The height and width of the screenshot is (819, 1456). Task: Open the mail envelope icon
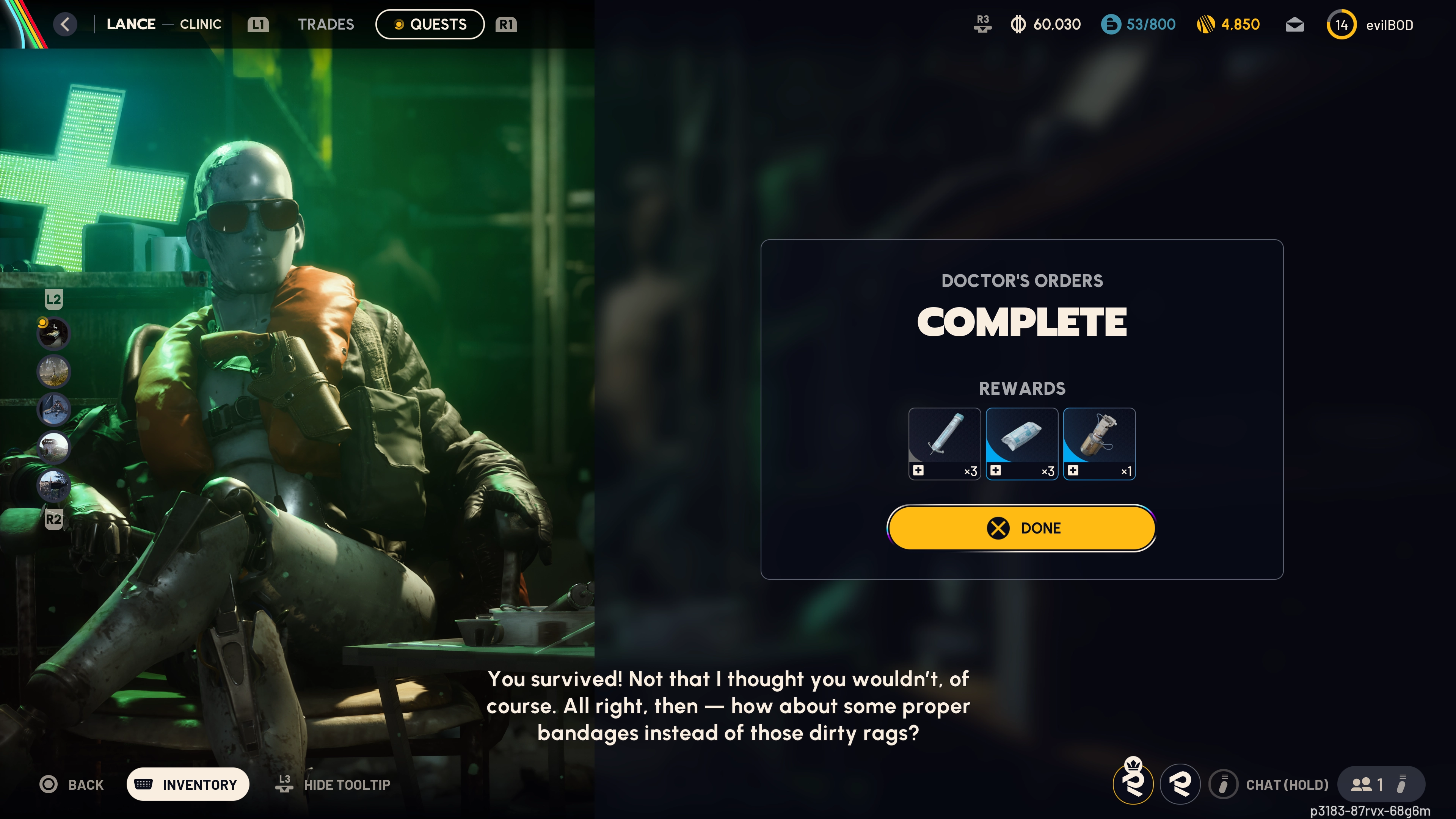pyautogui.click(x=1294, y=24)
